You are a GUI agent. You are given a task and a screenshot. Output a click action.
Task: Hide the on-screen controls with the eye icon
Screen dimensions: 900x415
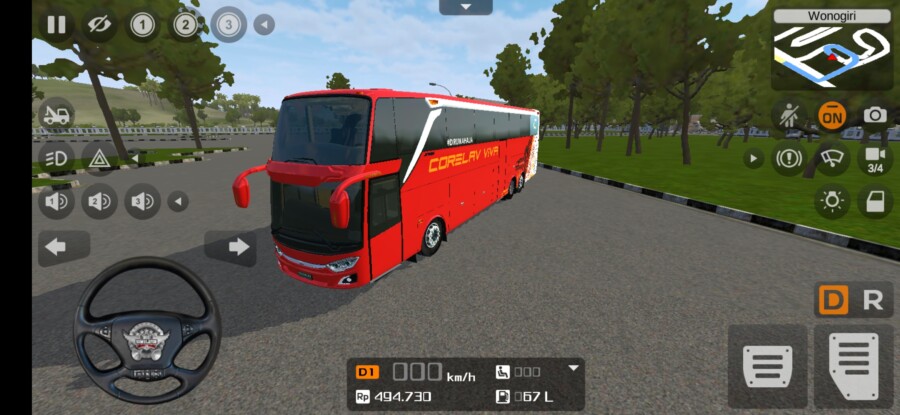tap(98, 24)
